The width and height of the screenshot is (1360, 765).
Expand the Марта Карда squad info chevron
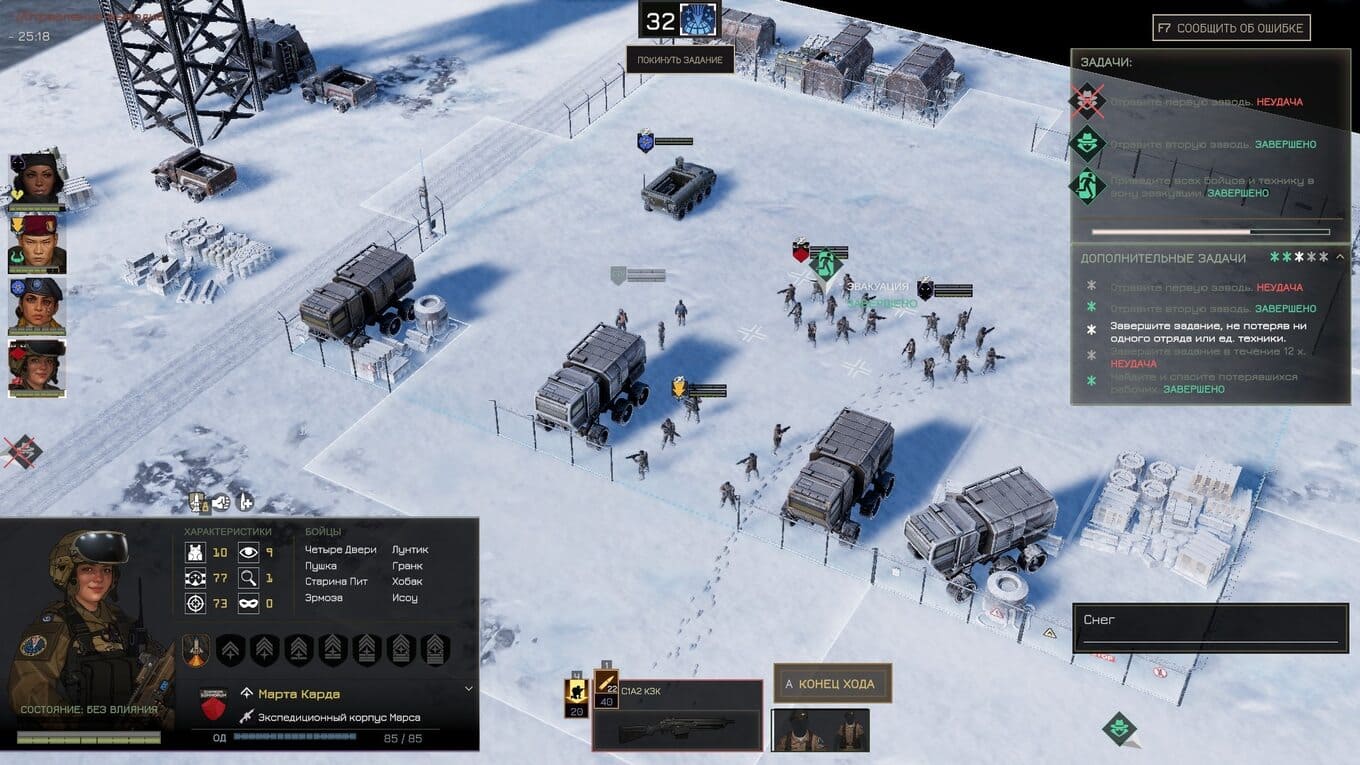pos(469,689)
